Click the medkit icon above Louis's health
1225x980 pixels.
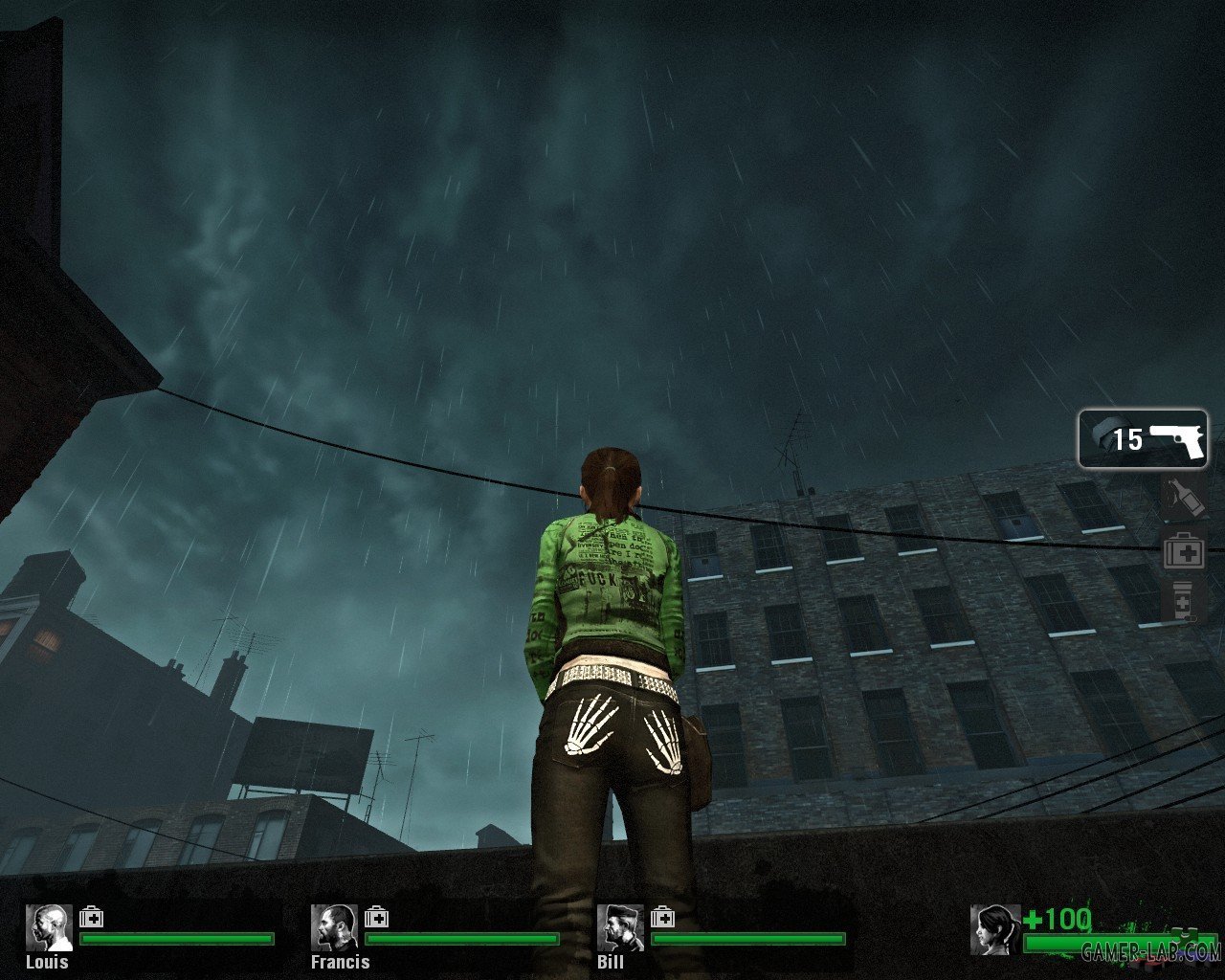tap(92, 918)
